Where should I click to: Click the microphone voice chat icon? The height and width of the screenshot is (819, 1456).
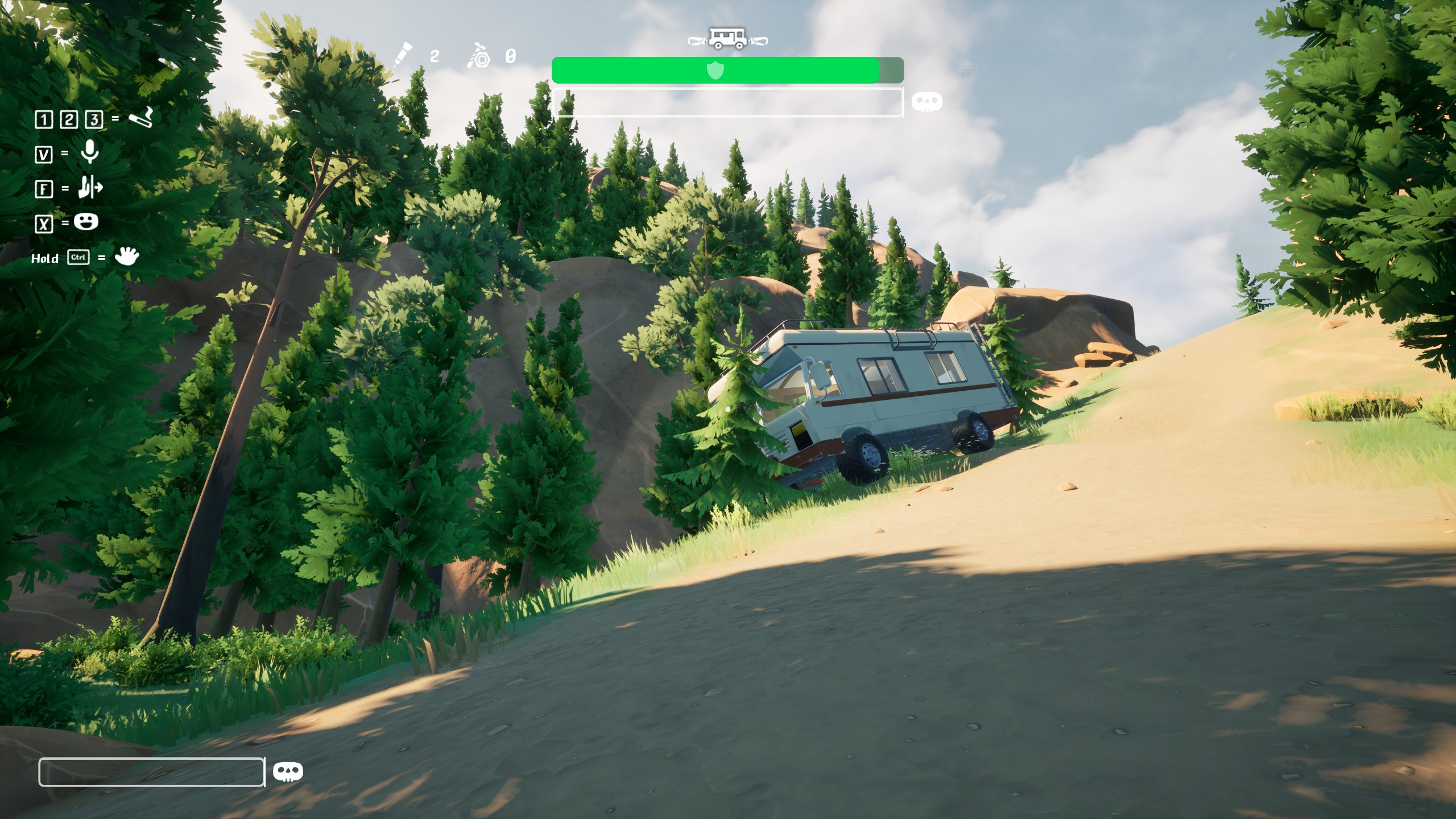pos(89,152)
